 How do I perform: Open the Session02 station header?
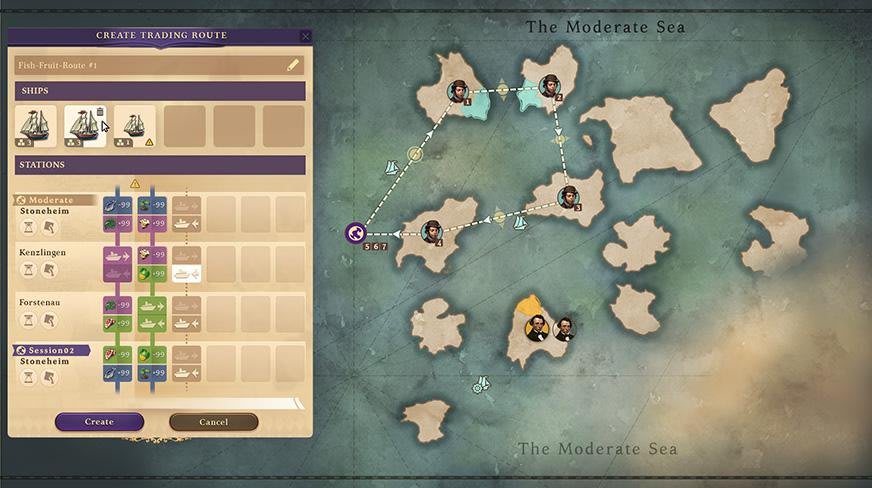coord(52,350)
